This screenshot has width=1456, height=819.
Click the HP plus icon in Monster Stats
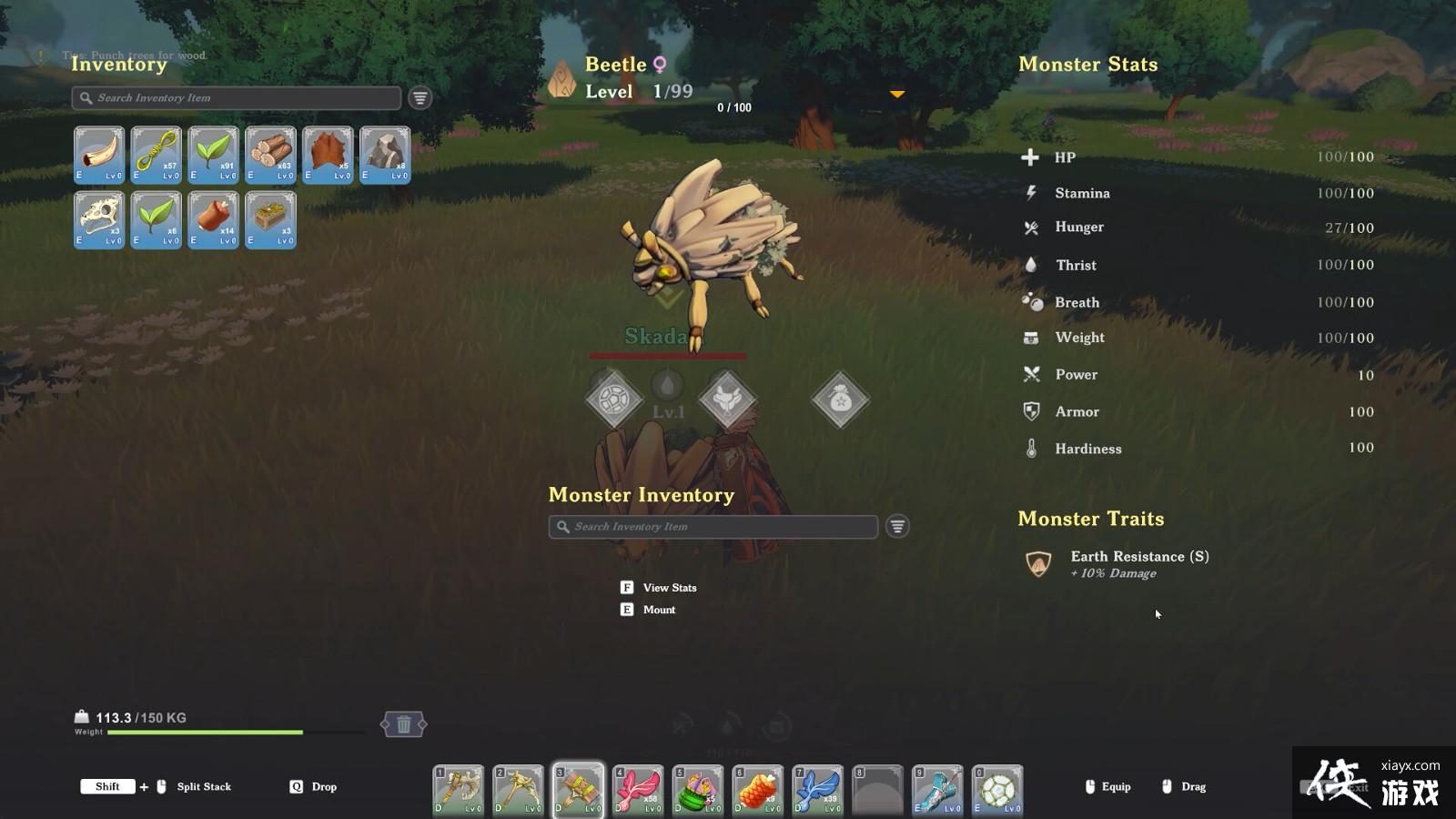[1031, 157]
